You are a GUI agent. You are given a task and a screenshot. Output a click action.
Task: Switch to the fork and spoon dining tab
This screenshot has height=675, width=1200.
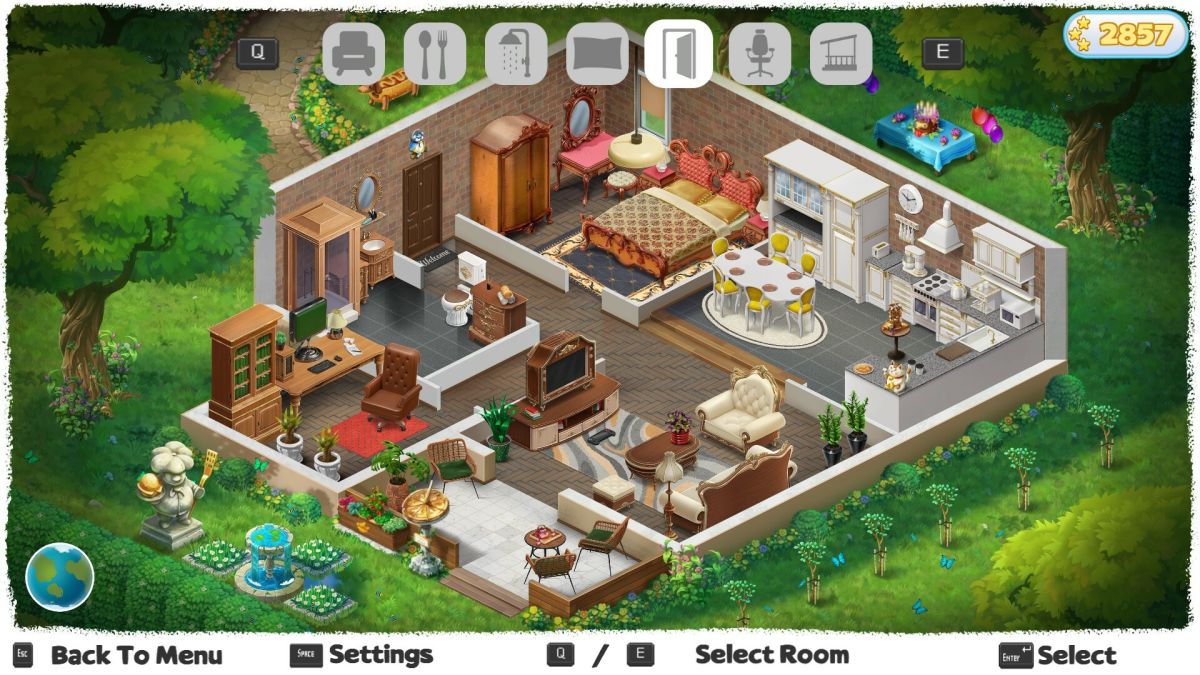(435, 54)
